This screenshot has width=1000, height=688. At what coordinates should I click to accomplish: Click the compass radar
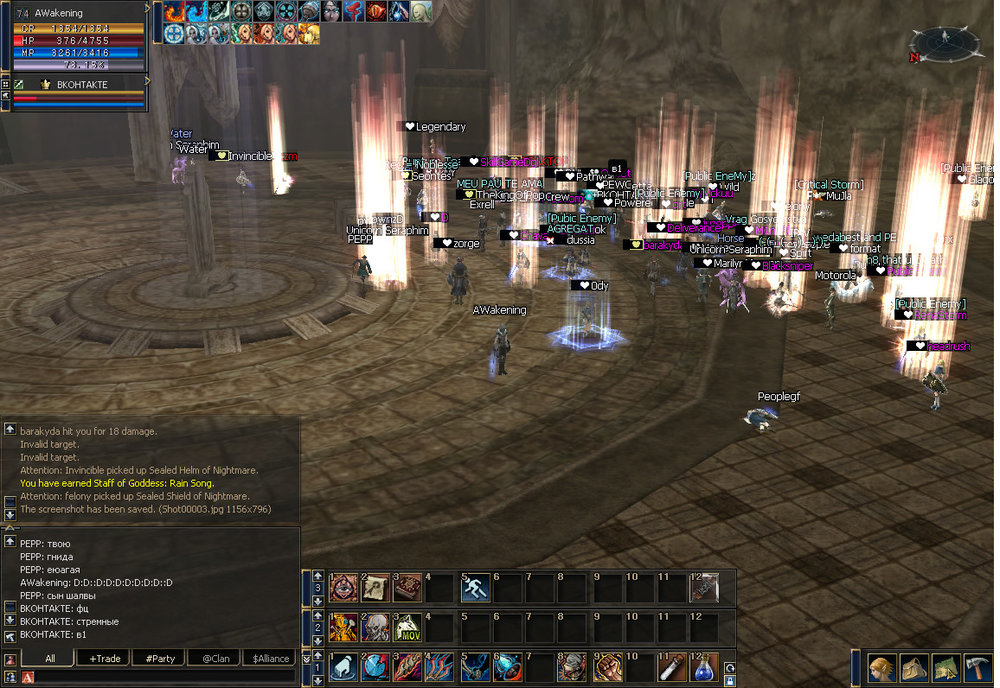pyautogui.click(x=944, y=43)
